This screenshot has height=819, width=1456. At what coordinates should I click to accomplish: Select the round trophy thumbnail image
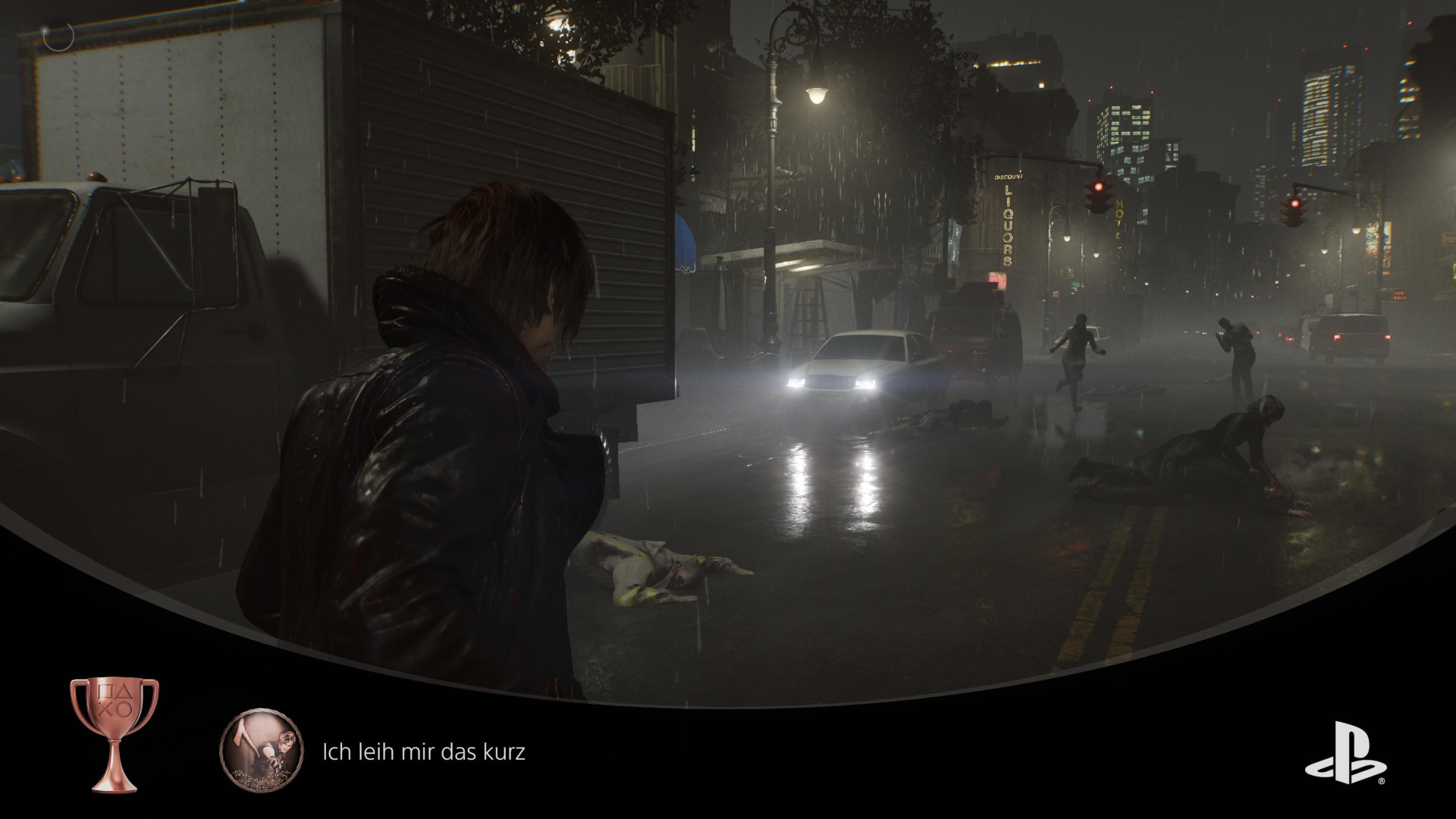pos(261,752)
